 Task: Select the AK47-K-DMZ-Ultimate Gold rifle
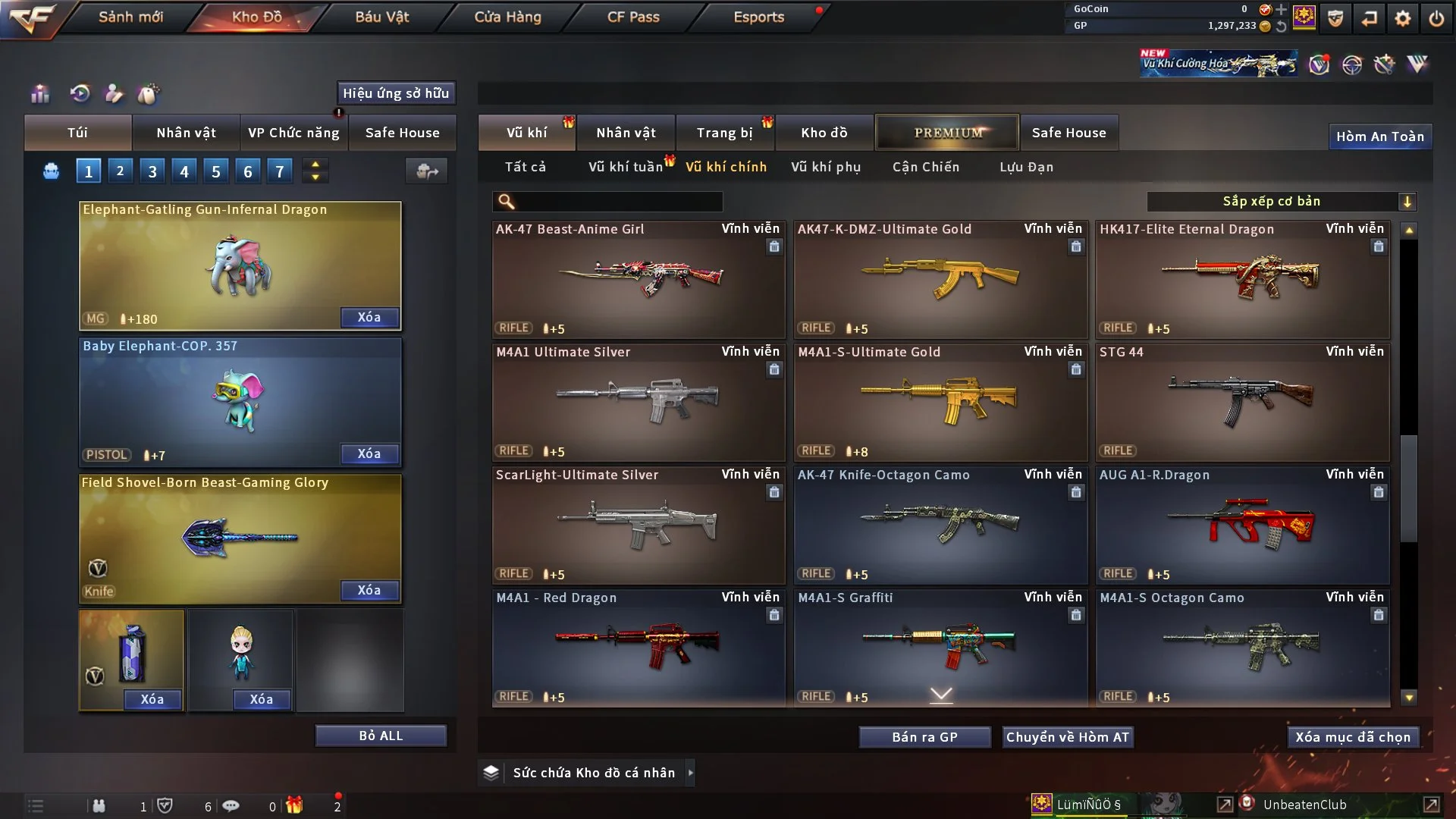click(x=940, y=278)
